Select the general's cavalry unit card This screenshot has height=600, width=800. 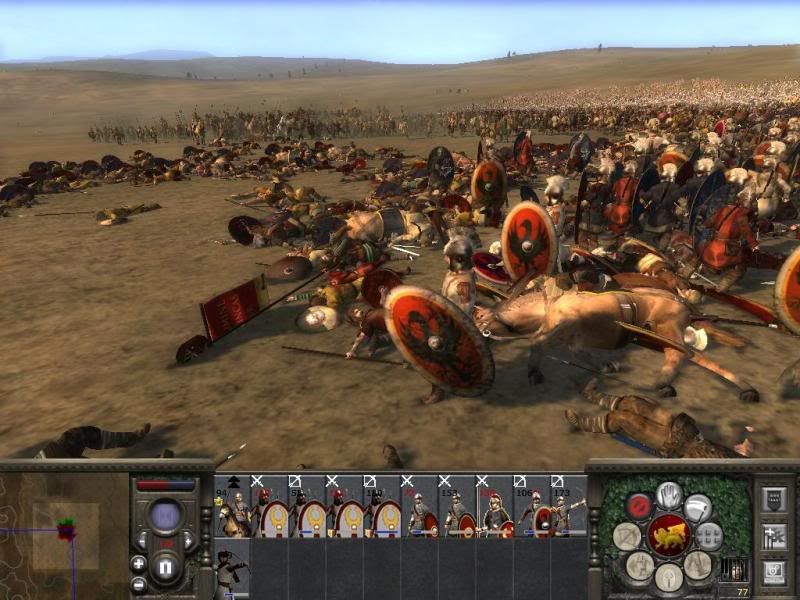click(x=233, y=507)
